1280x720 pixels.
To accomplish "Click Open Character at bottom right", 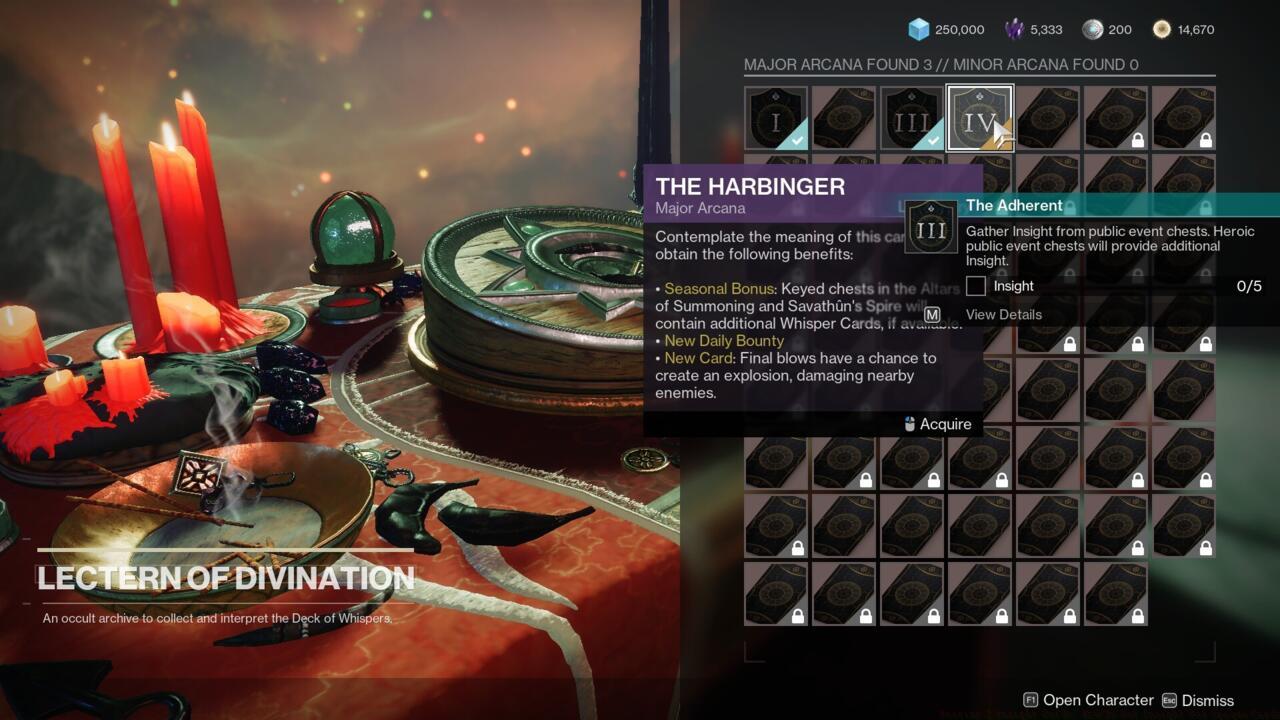I will pyautogui.click(x=1096, y=700).
